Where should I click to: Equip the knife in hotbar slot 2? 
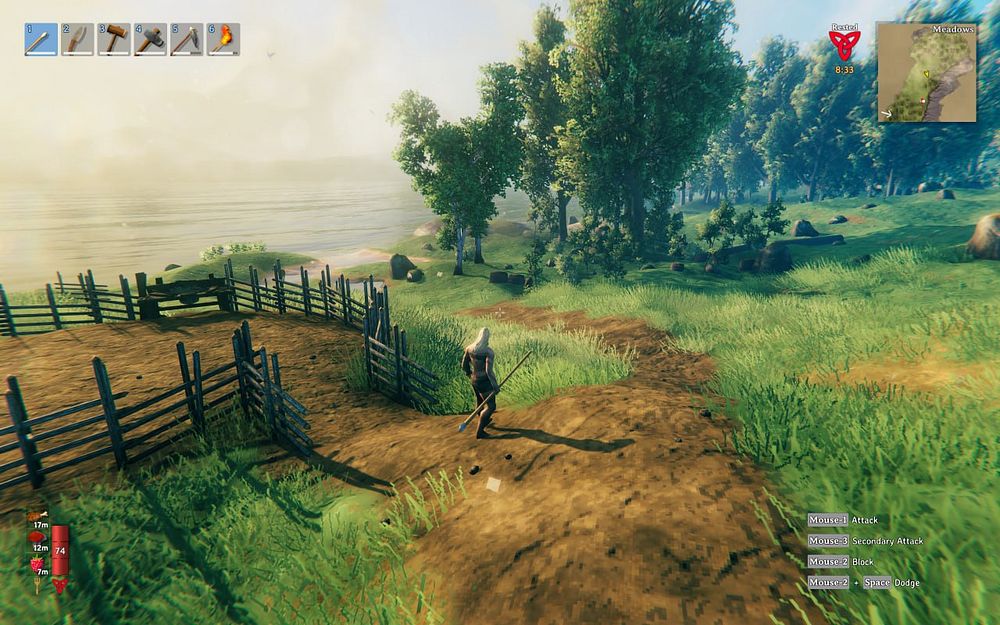[x=77, y=39]
